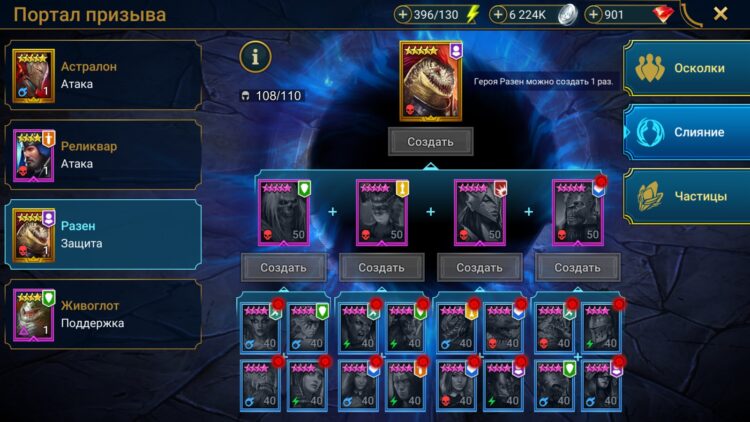Select Реликвар in the fusion list
Viewport: 750px width, 422px height.
[102, 154]
